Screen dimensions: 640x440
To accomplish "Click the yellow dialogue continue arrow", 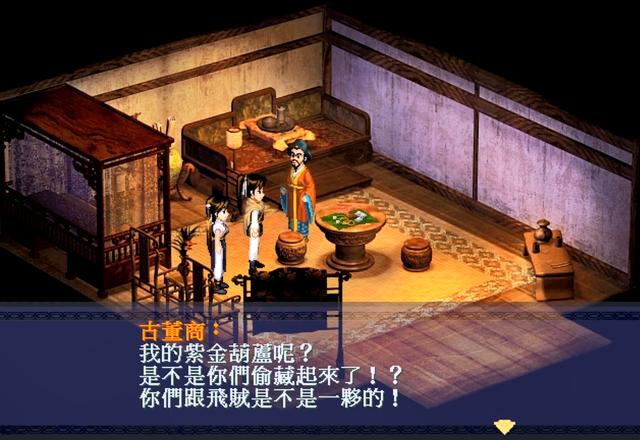I will click(x=504, y=425).
